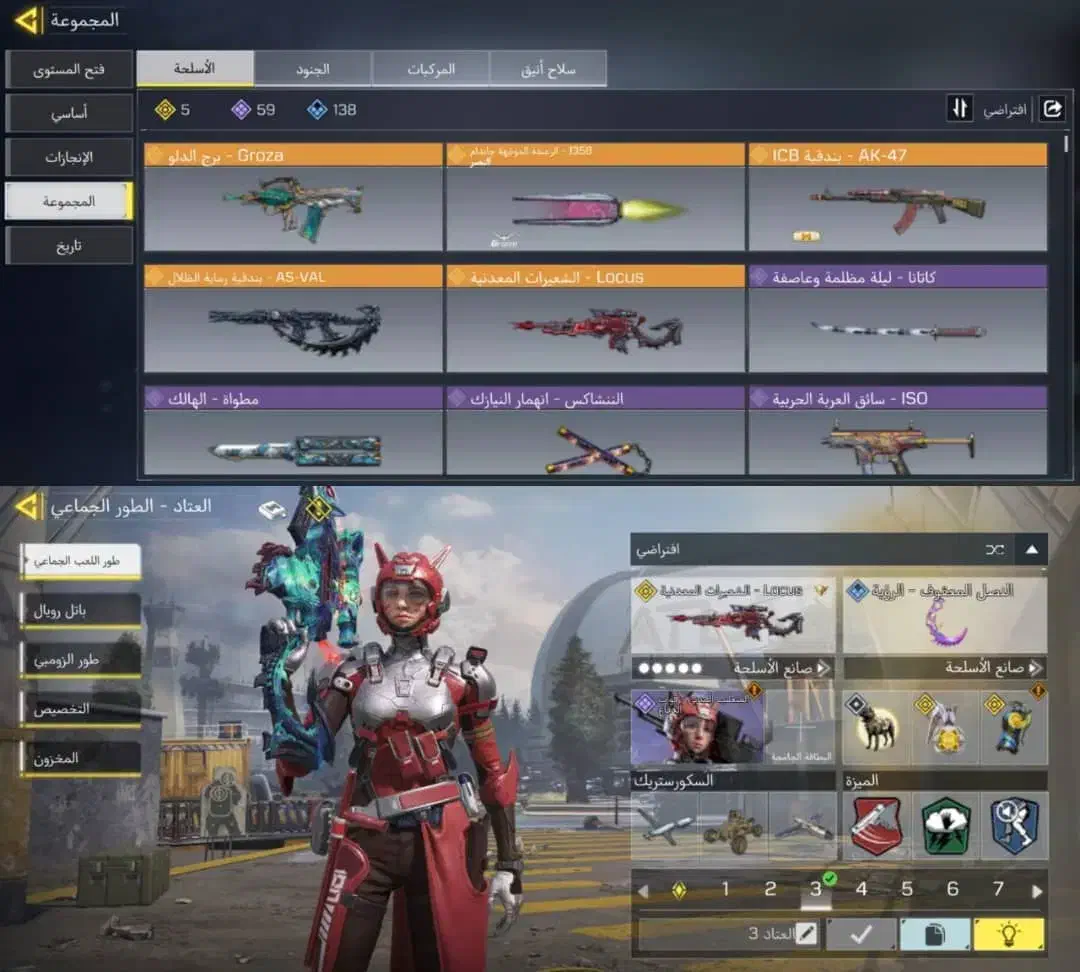Select the Locus sniper skin card
This screenshot has height=972, width=1080.
[x=595, y=320]
